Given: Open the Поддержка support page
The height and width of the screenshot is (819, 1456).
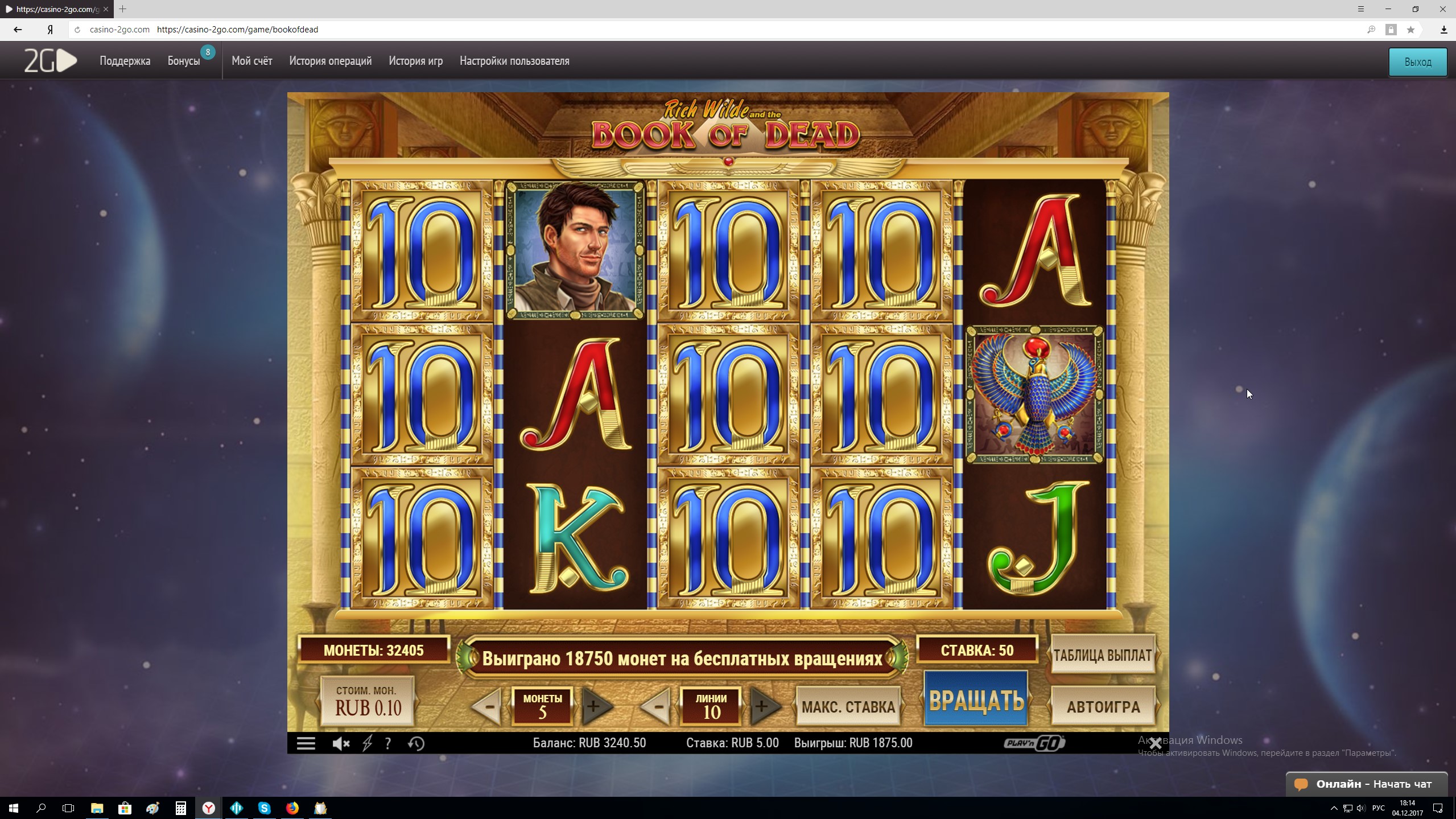Looking at the screenshot, I should click(x=125, y=61).
